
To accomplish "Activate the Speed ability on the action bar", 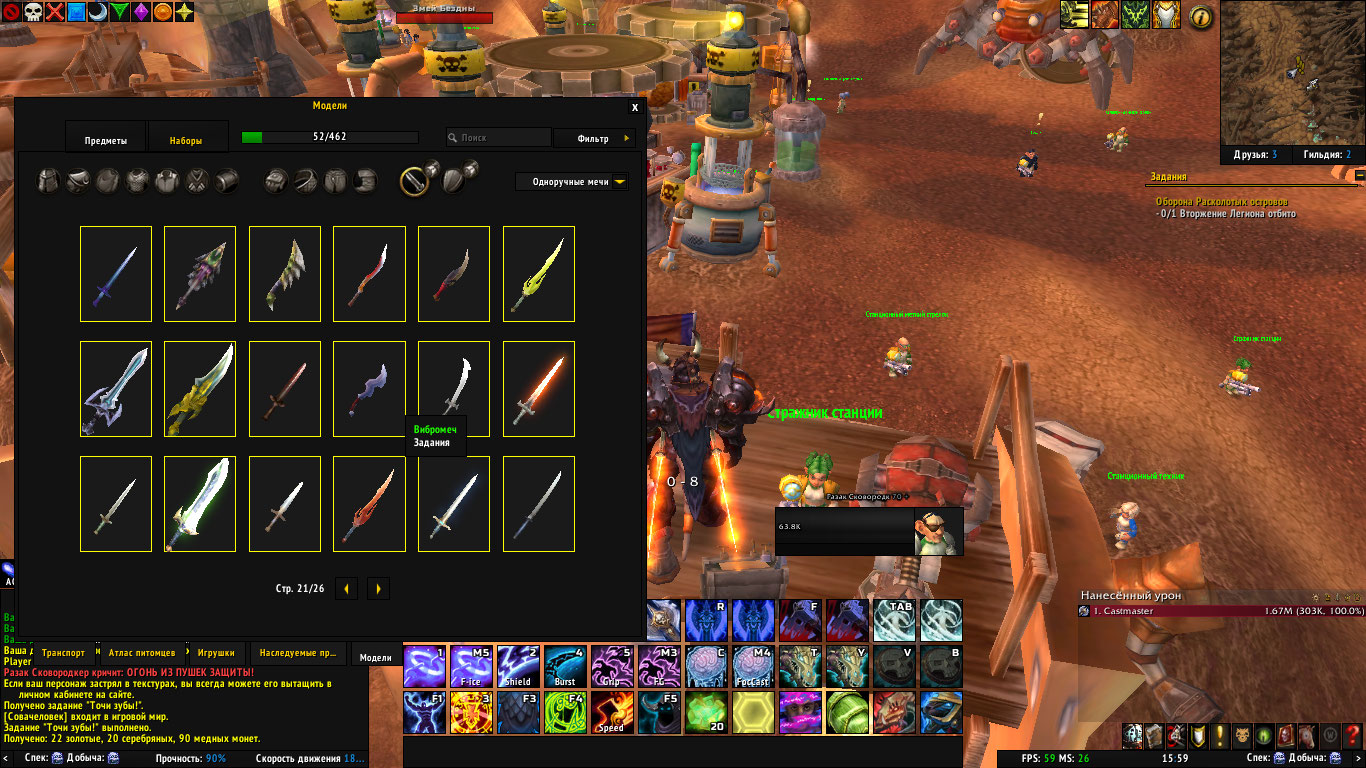I will tap(611, 712).
